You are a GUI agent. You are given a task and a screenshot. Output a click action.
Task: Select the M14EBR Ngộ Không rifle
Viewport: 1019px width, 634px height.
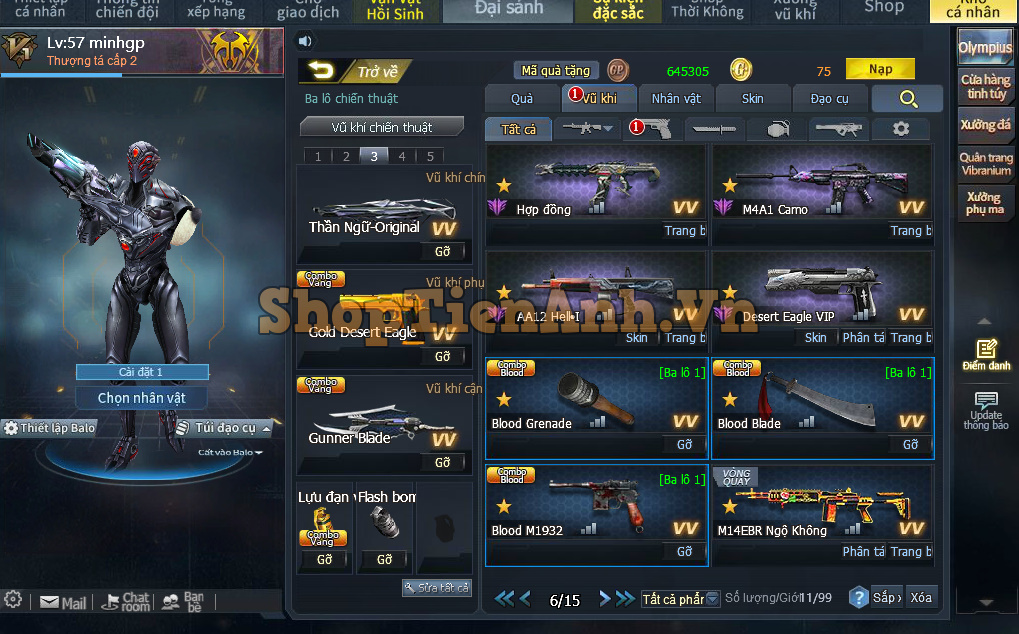(822, 506)
